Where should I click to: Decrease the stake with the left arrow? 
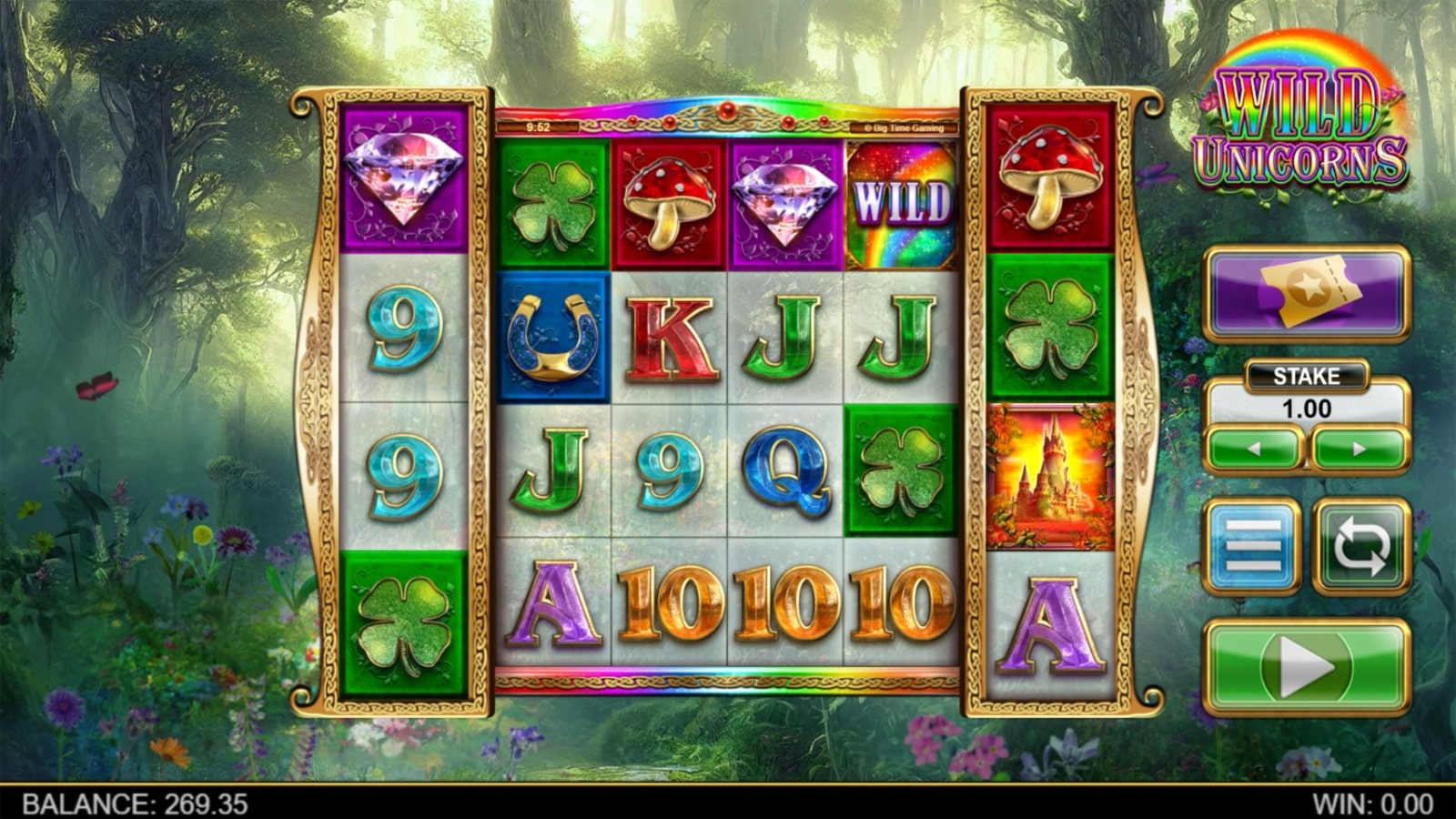(1256, 448)
